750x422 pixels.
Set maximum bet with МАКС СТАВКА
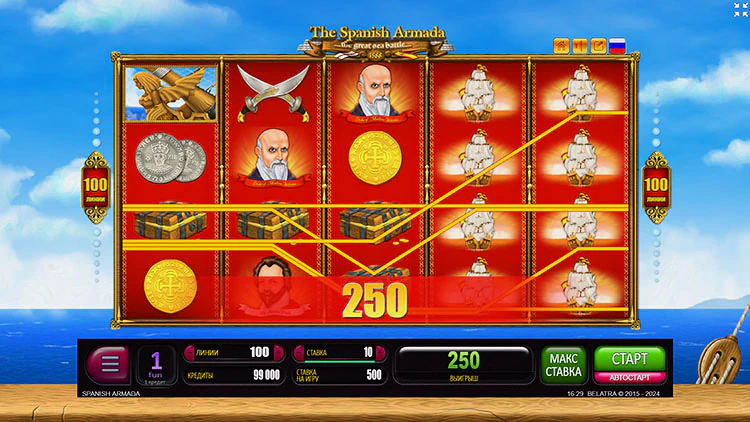click(564, 365)
